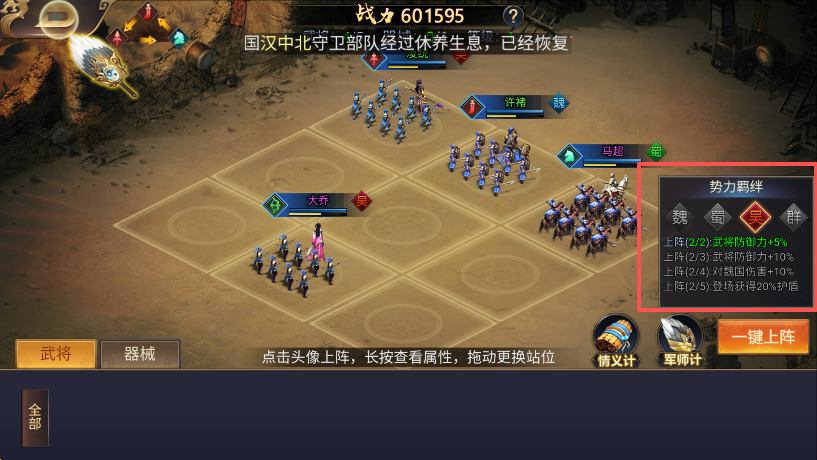Open the troop counter triangle diagram

click(149, 27)
